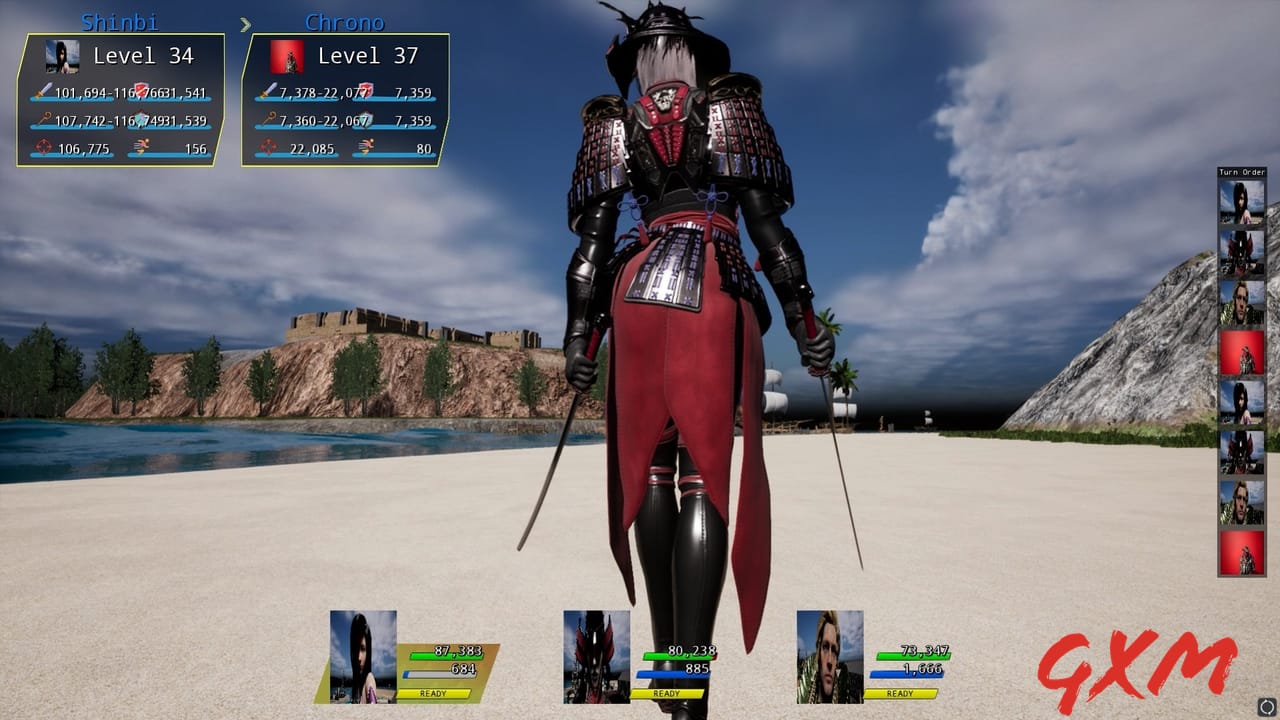The image size is (1280, 720).
Task: Click the Turn Order panel header
Action: [x=1240, y=171]
